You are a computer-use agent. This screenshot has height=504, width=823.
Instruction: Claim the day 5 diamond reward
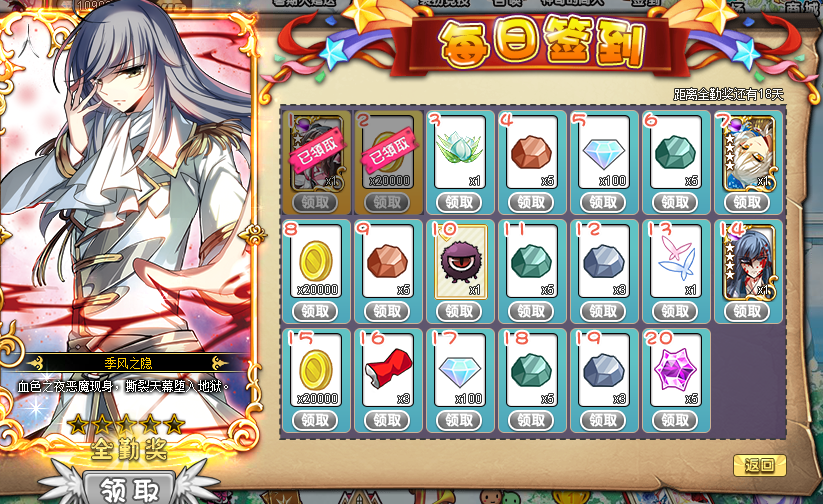[x=604, y=202]
